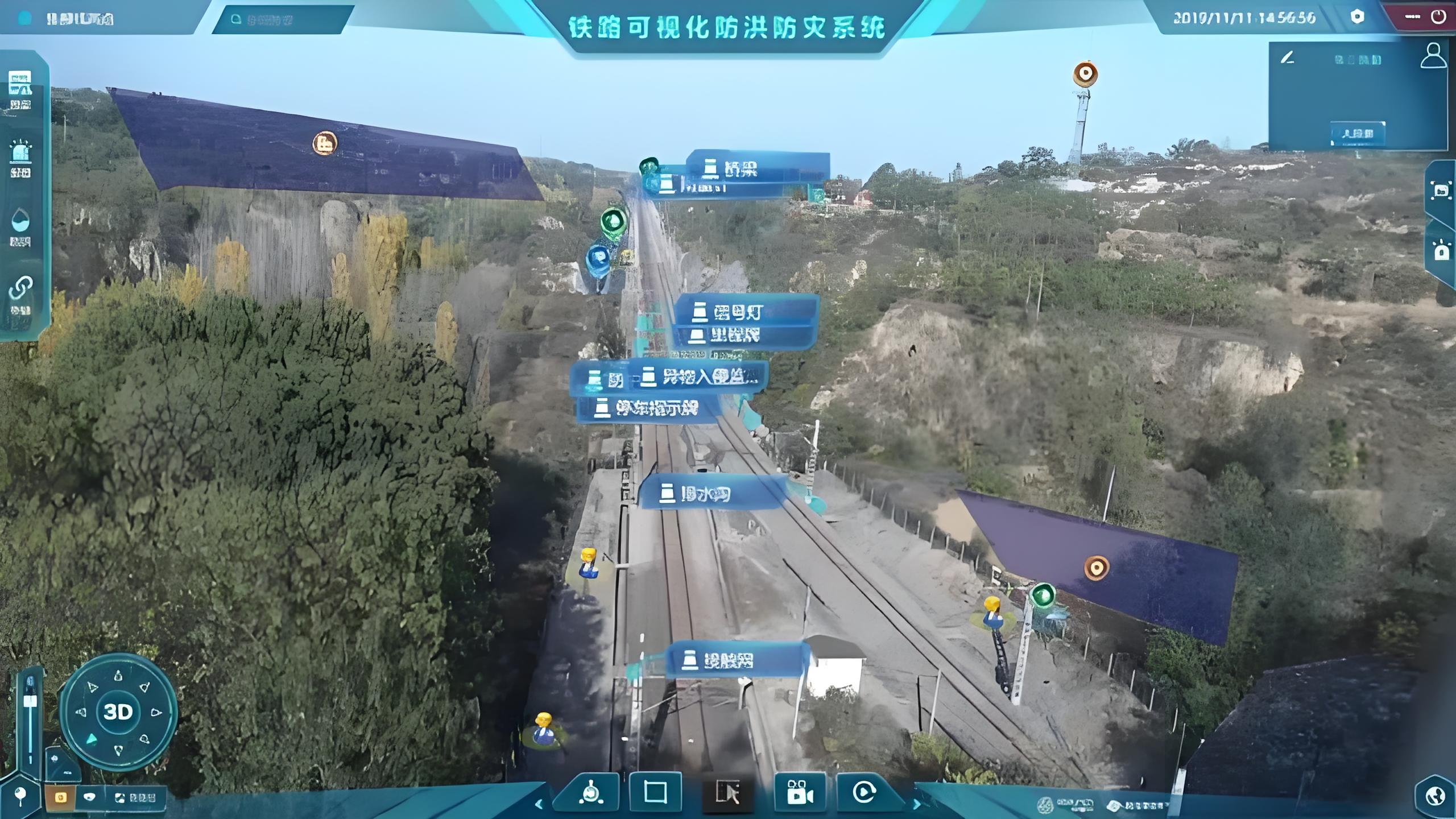
Task: Select the square frame tool in bottom toolbar
Action: tap(655, 792)
